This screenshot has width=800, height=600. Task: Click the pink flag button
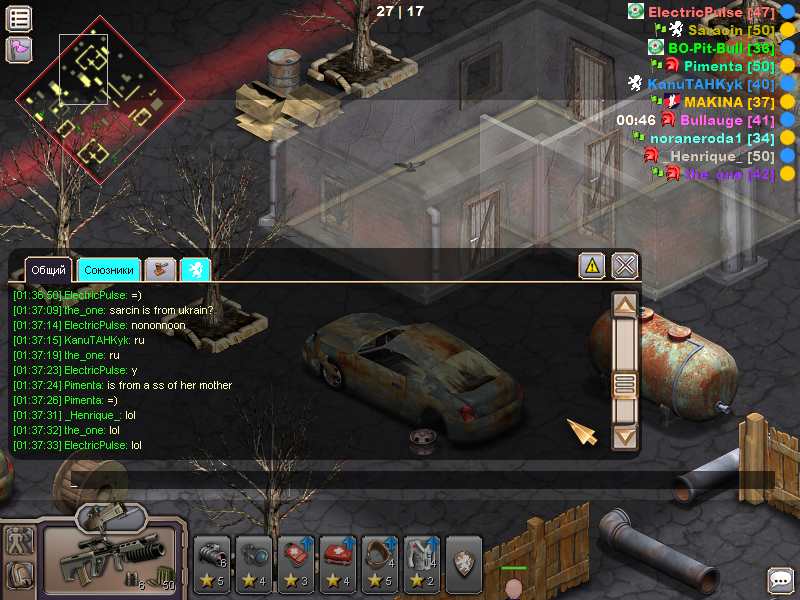pyautogui.click(x=19, y=49)
